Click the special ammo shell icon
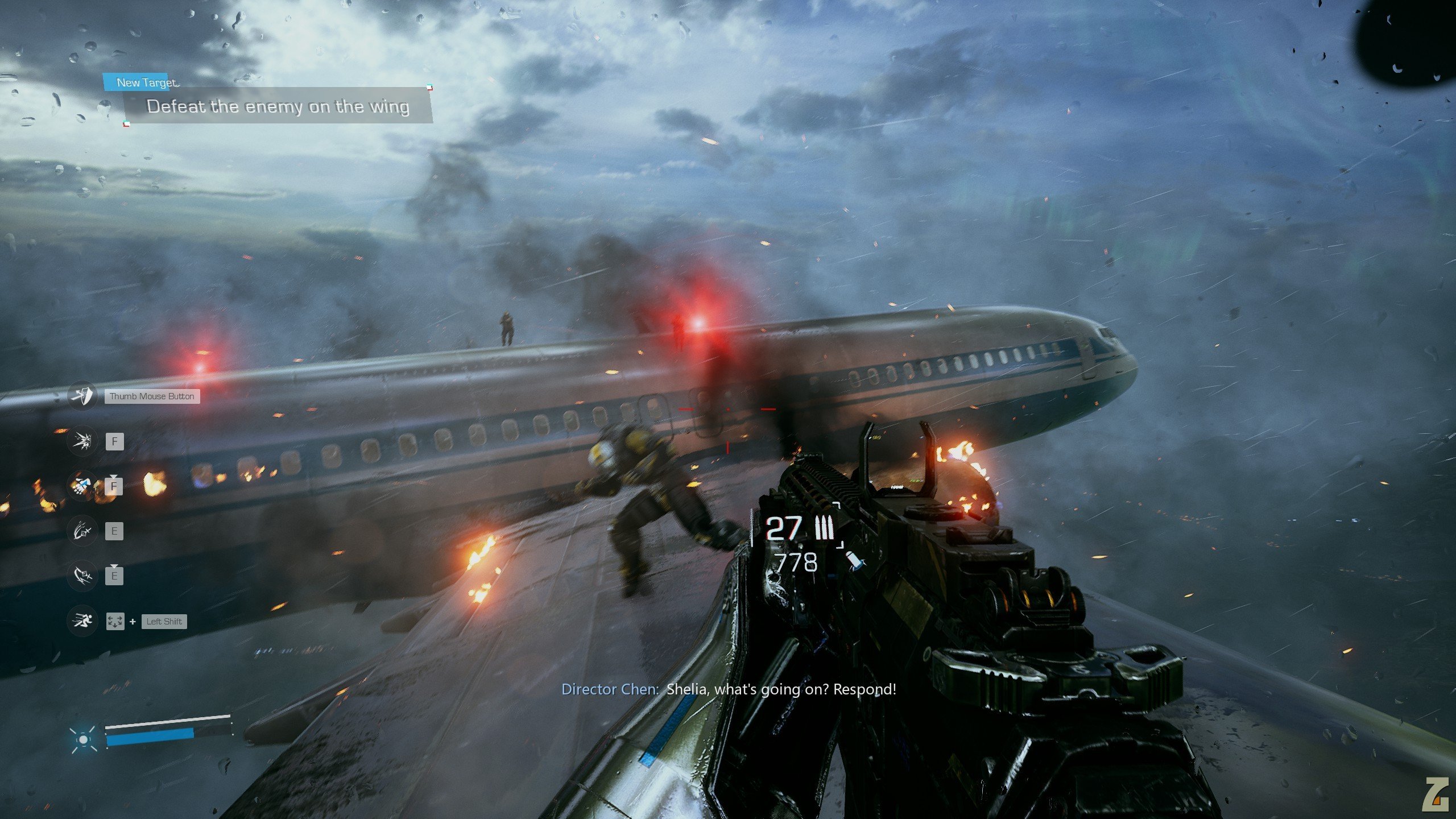Viewport: 1456px width, 819px height. point(854,560)
